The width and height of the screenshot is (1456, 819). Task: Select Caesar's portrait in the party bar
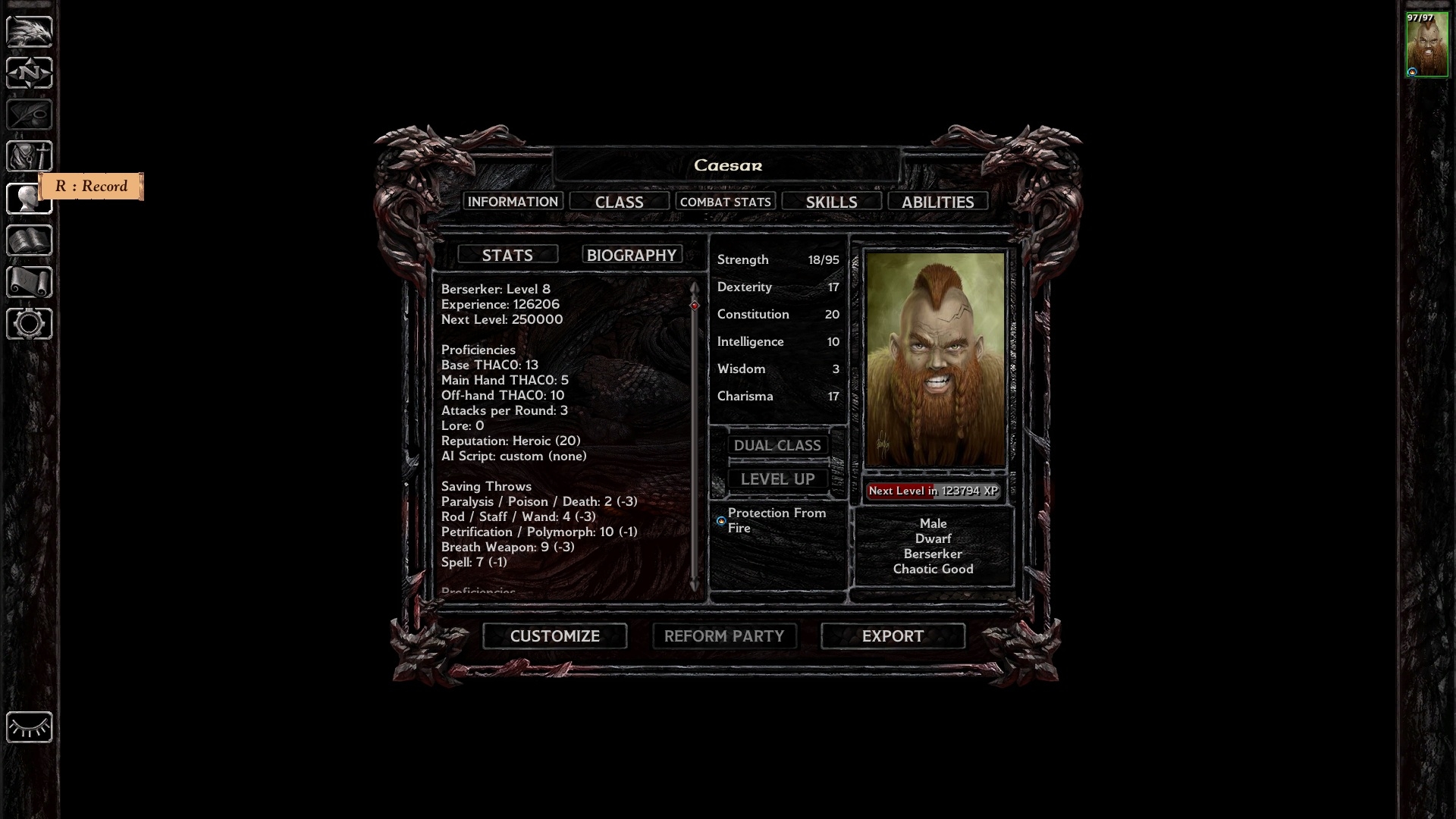(1426, 43)
